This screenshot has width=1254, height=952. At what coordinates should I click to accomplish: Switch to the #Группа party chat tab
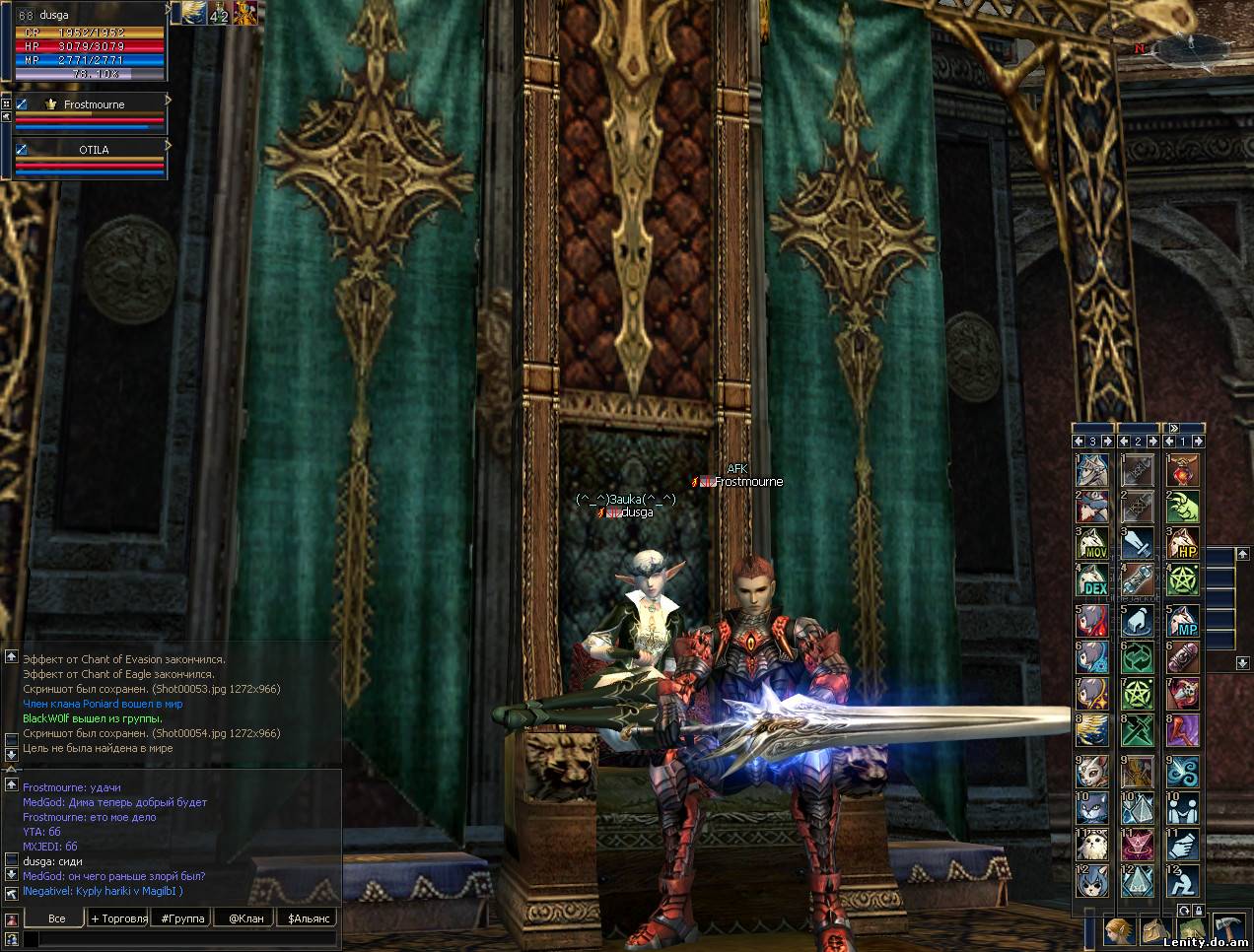point(183,918)
